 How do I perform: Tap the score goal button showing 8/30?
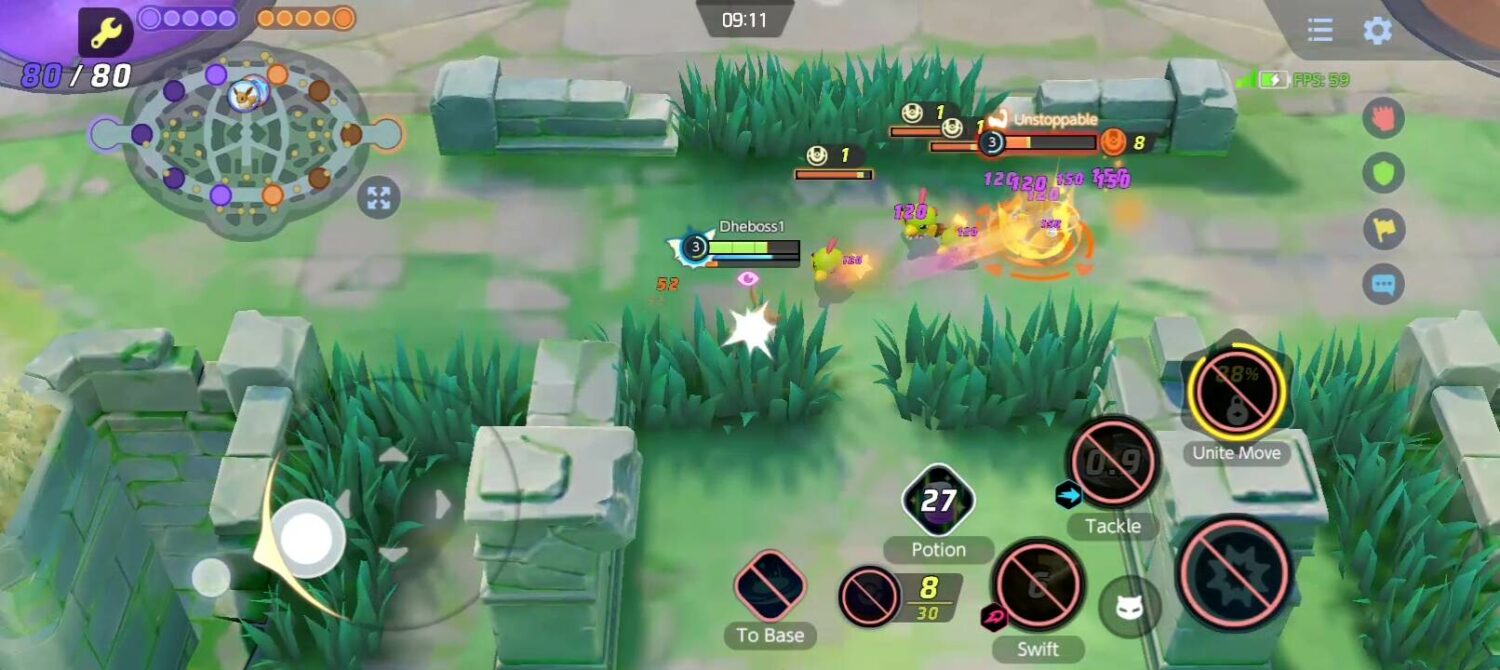click(868, 597)
